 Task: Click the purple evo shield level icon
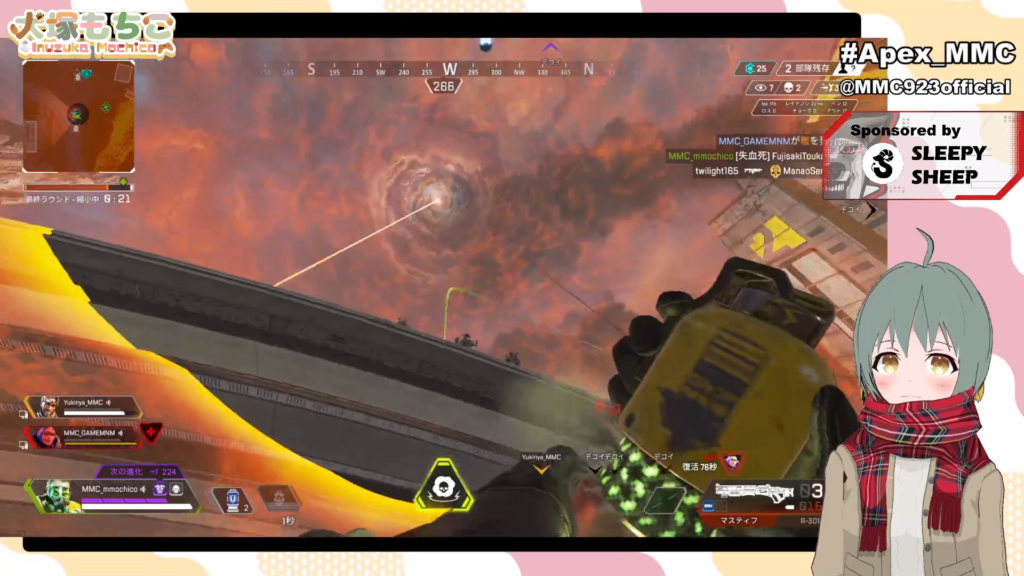[160, 489]
